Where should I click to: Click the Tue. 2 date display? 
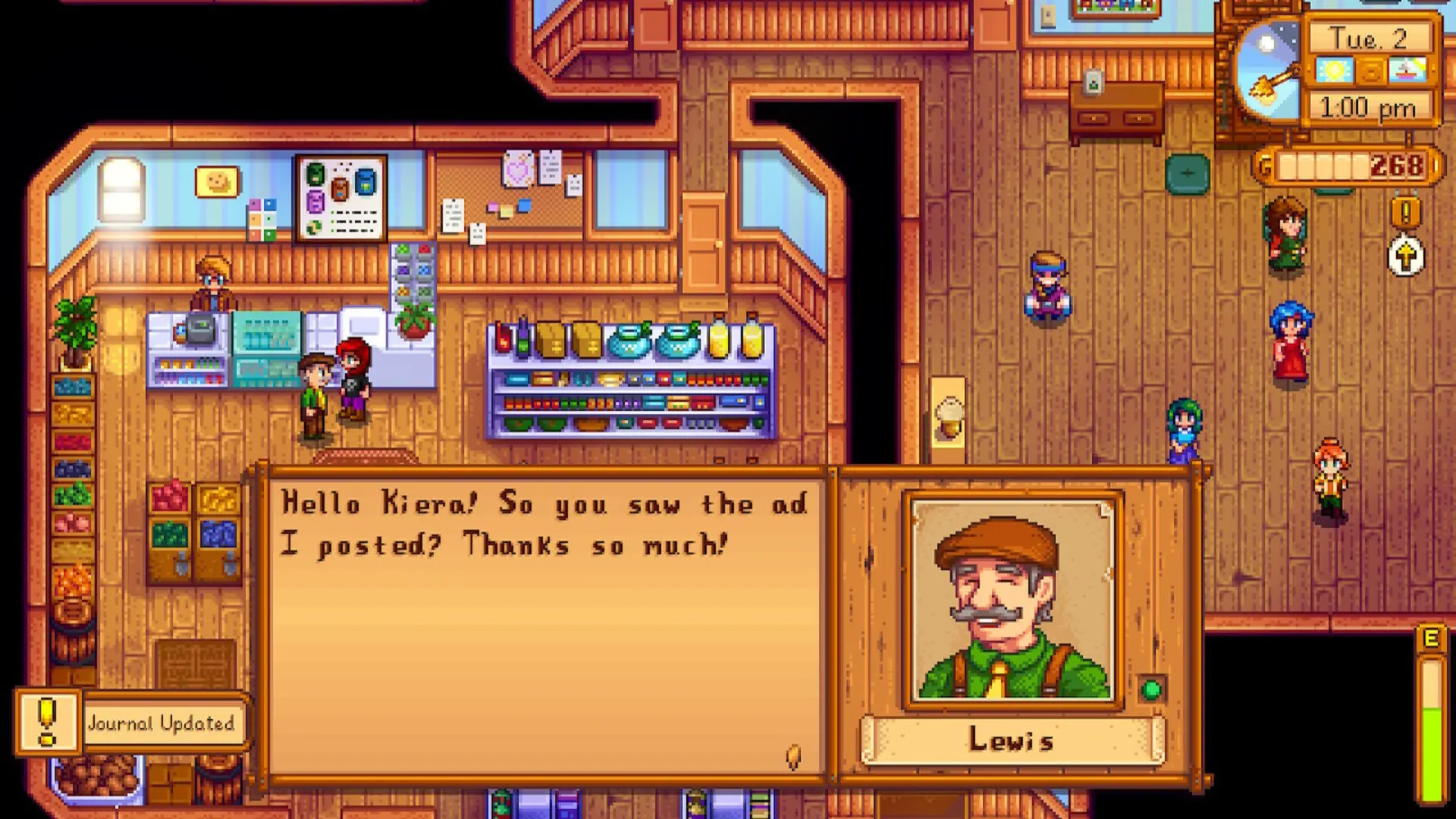(1369, 39)
